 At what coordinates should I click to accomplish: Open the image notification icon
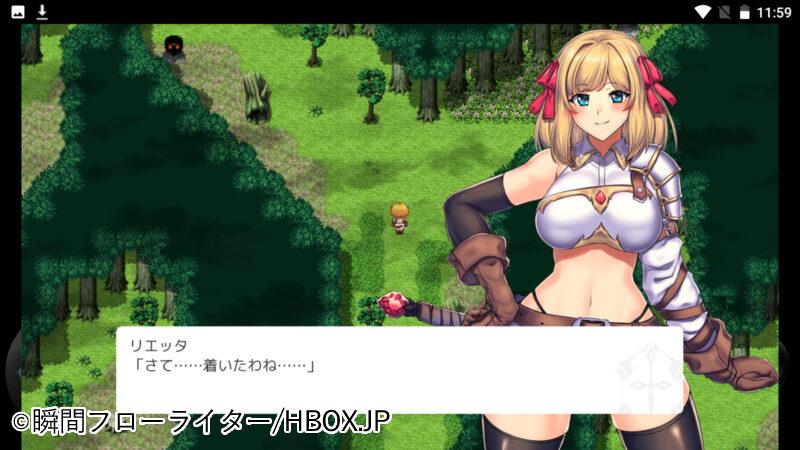(18, 12)
